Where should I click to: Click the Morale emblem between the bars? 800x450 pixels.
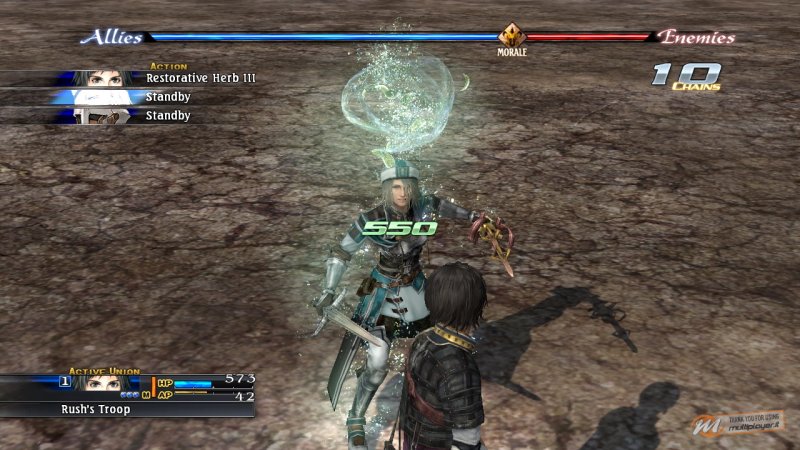512,36
